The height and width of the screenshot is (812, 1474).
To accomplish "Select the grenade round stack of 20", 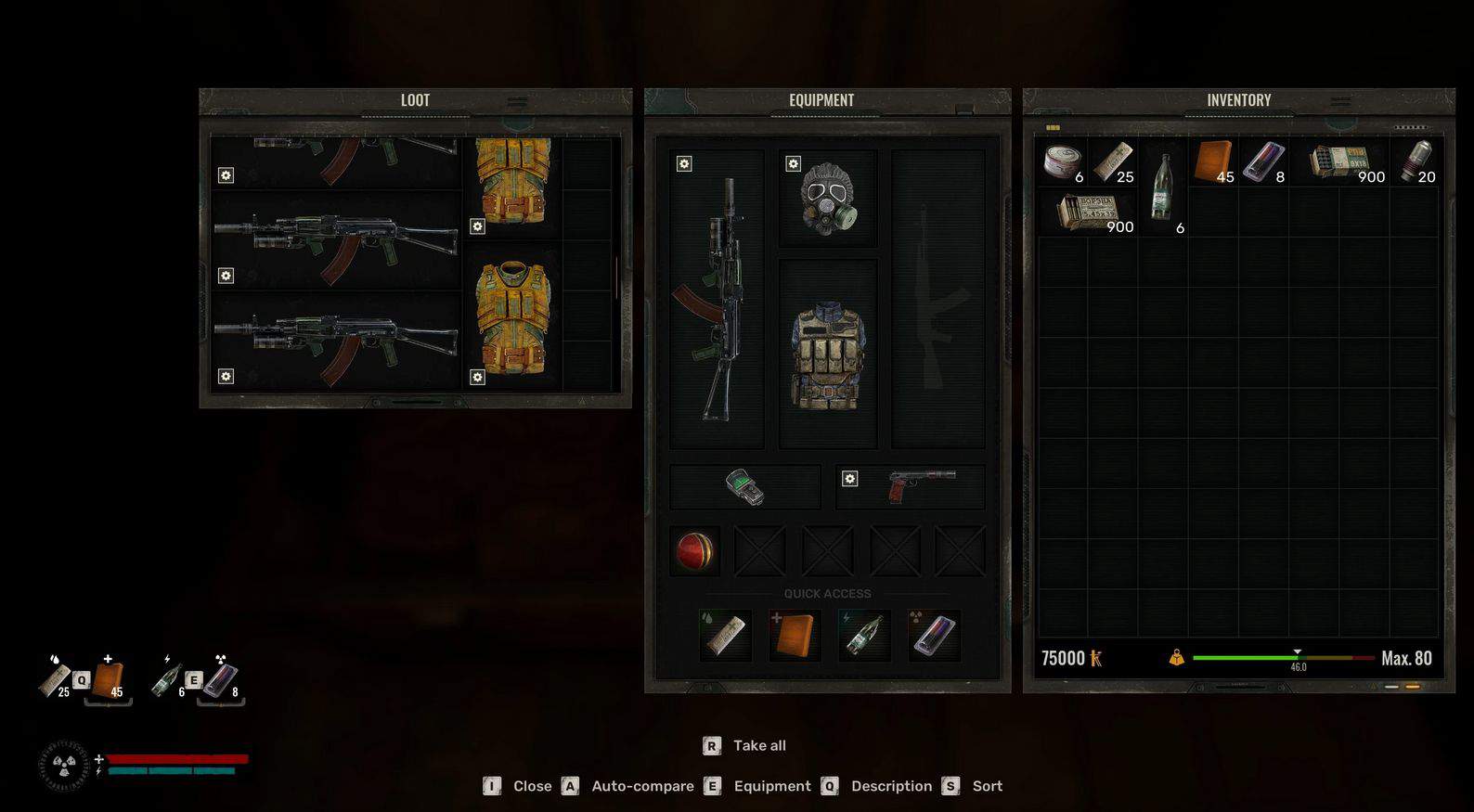I will (1416, 161).
